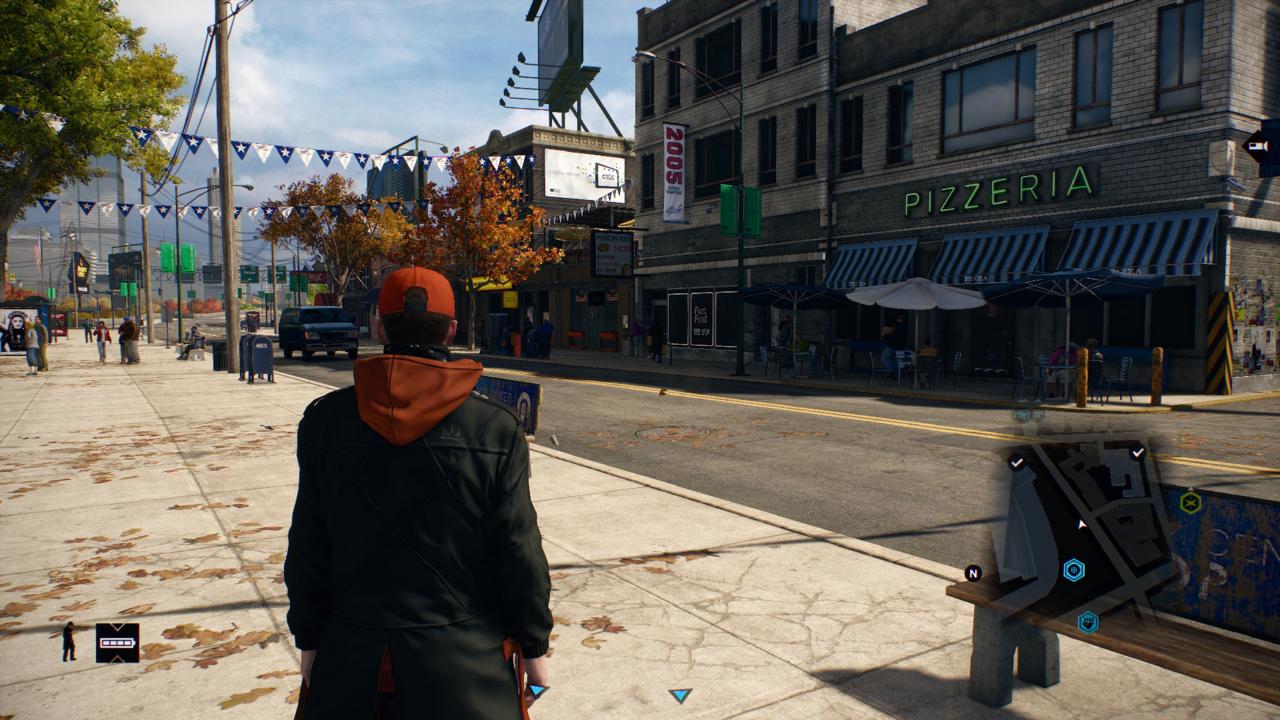The image size is (1280, 720).
Task: Click the up chevron above the gadget slot
Action: [117, 626]
